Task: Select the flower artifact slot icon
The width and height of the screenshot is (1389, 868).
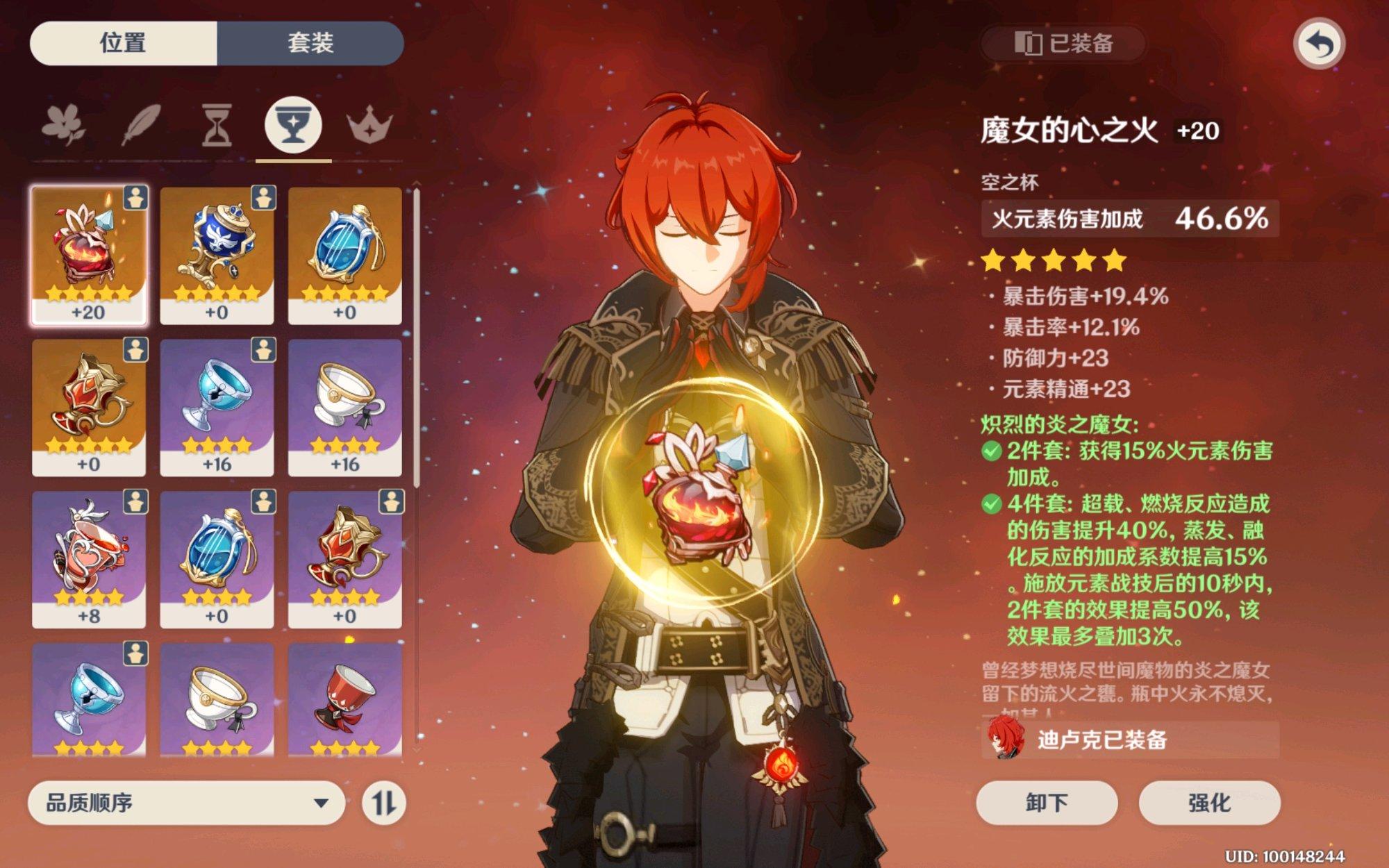Action: [x=63, y=125]
